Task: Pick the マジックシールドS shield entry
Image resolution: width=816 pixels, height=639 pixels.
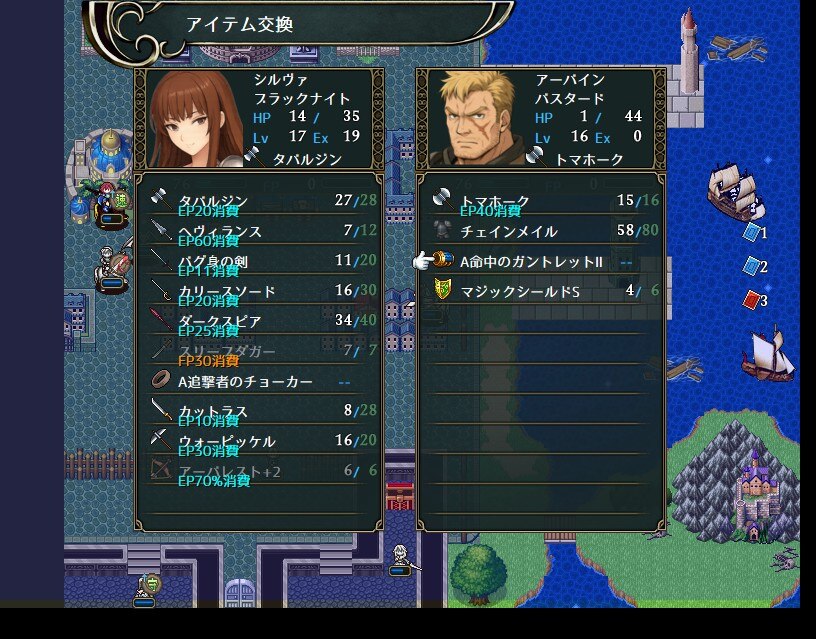Action: 540,291
